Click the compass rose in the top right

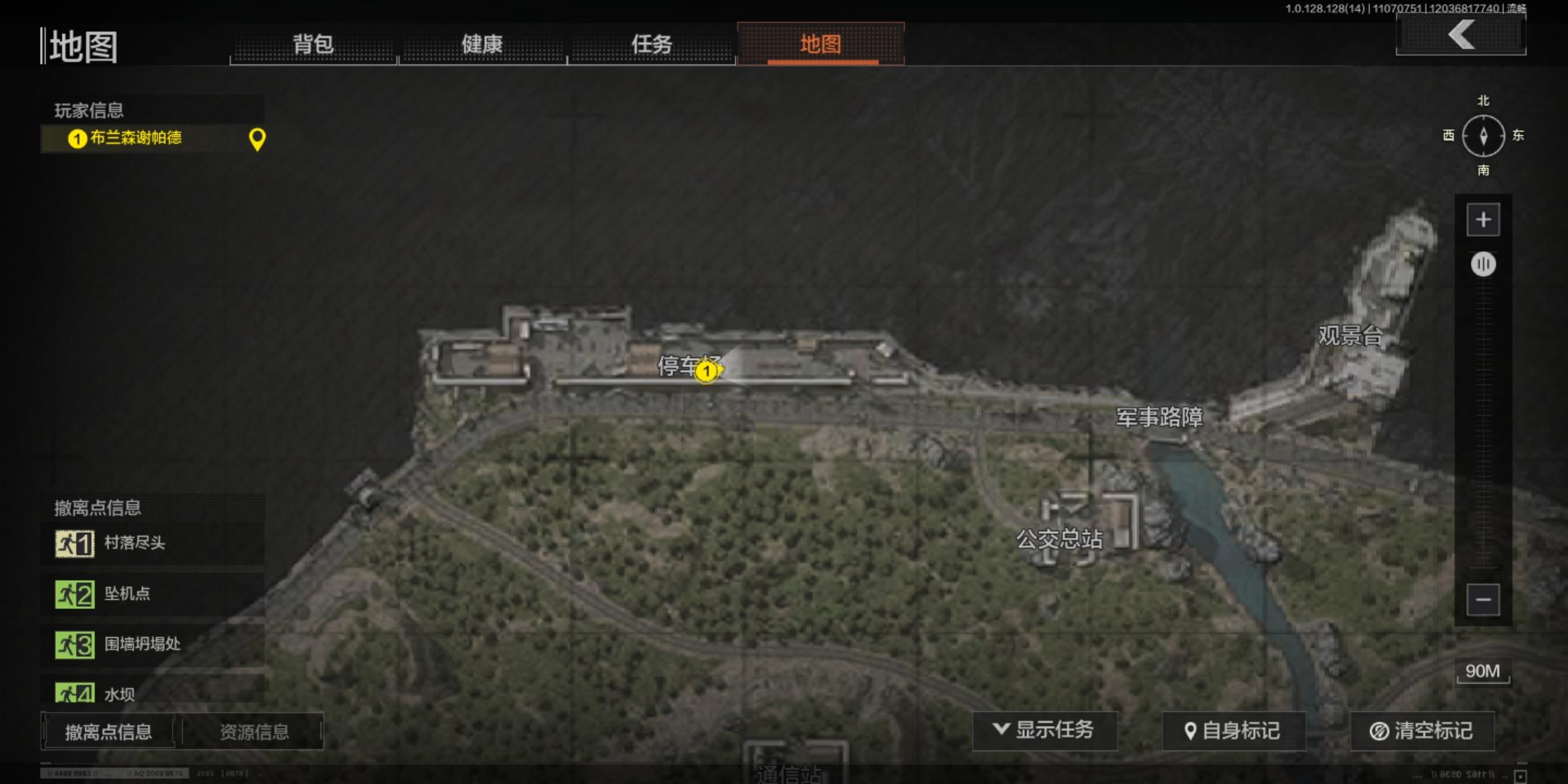[1483, 136]
